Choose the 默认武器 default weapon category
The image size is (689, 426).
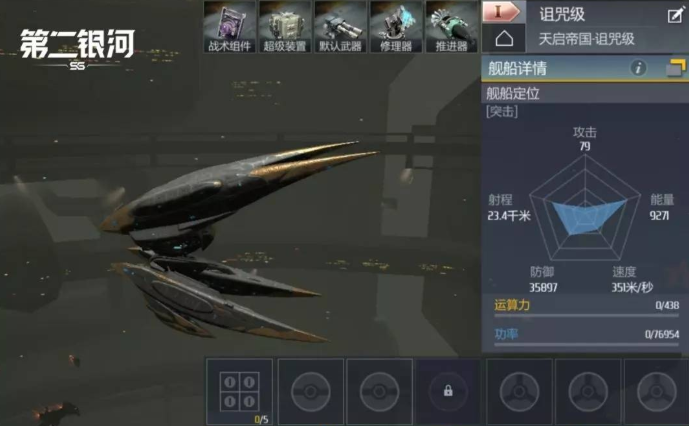[341, 25]
